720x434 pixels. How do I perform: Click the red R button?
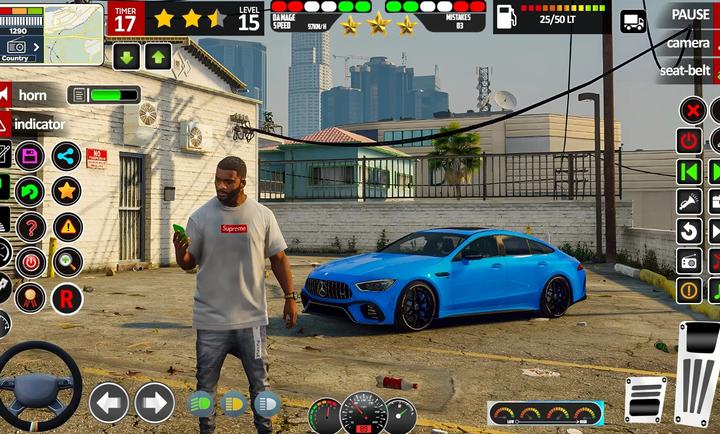pyautogui.click(x=67, y=298)
